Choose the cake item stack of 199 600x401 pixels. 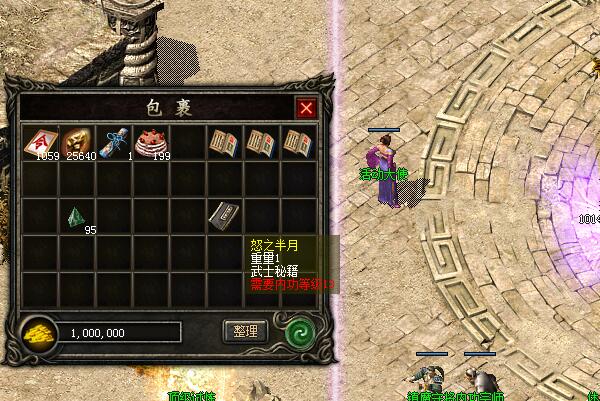(151, 141)
